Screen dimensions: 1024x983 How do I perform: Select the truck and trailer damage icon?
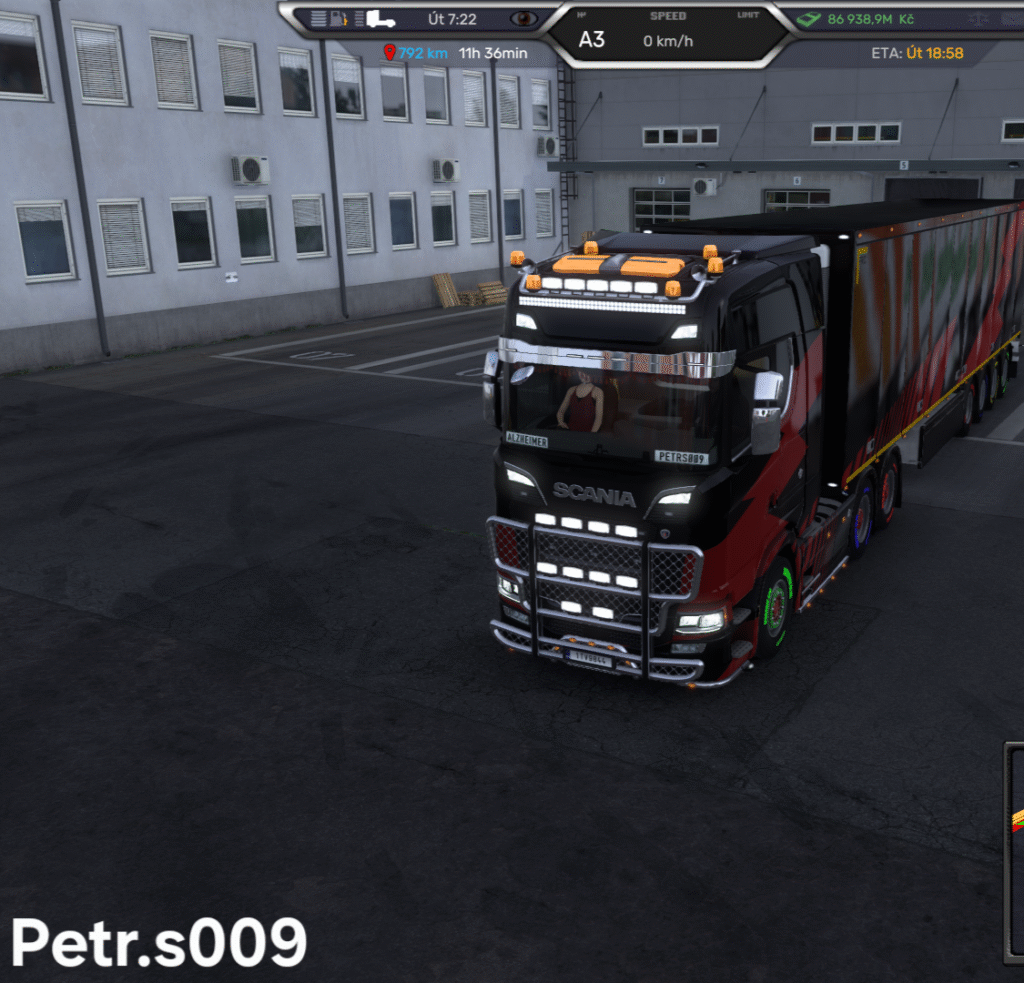[379, 19]
